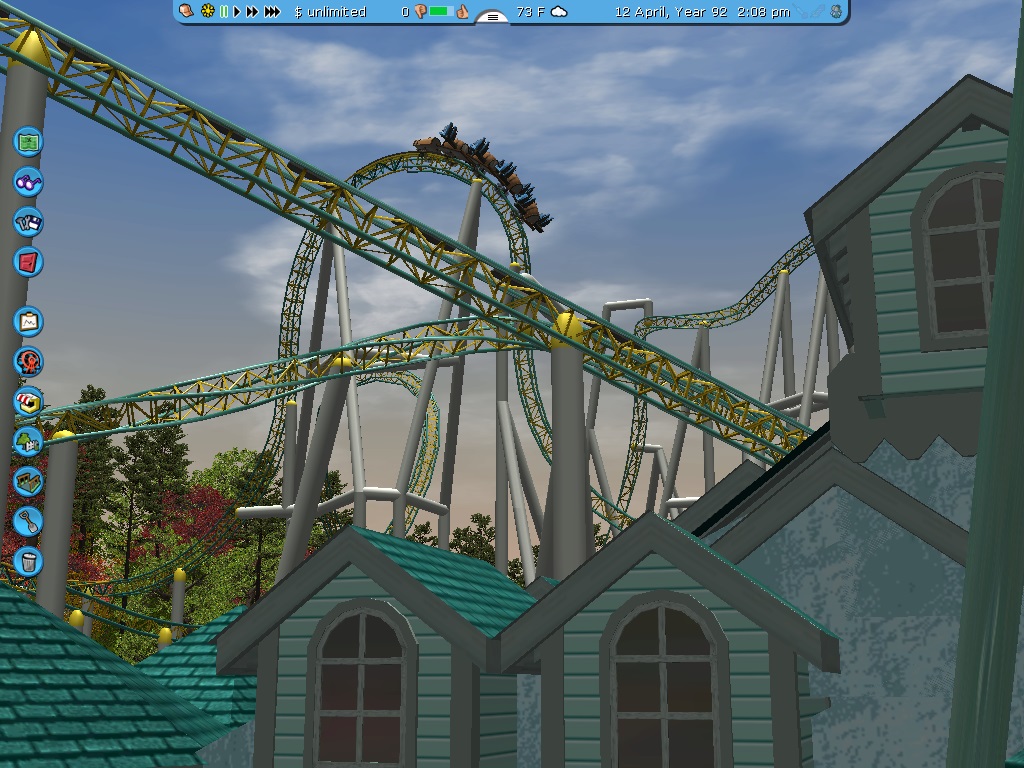Set game speed to triple fast-forward
The width and height of the screenshot is (1024, 768).
(x=272, y=12)
